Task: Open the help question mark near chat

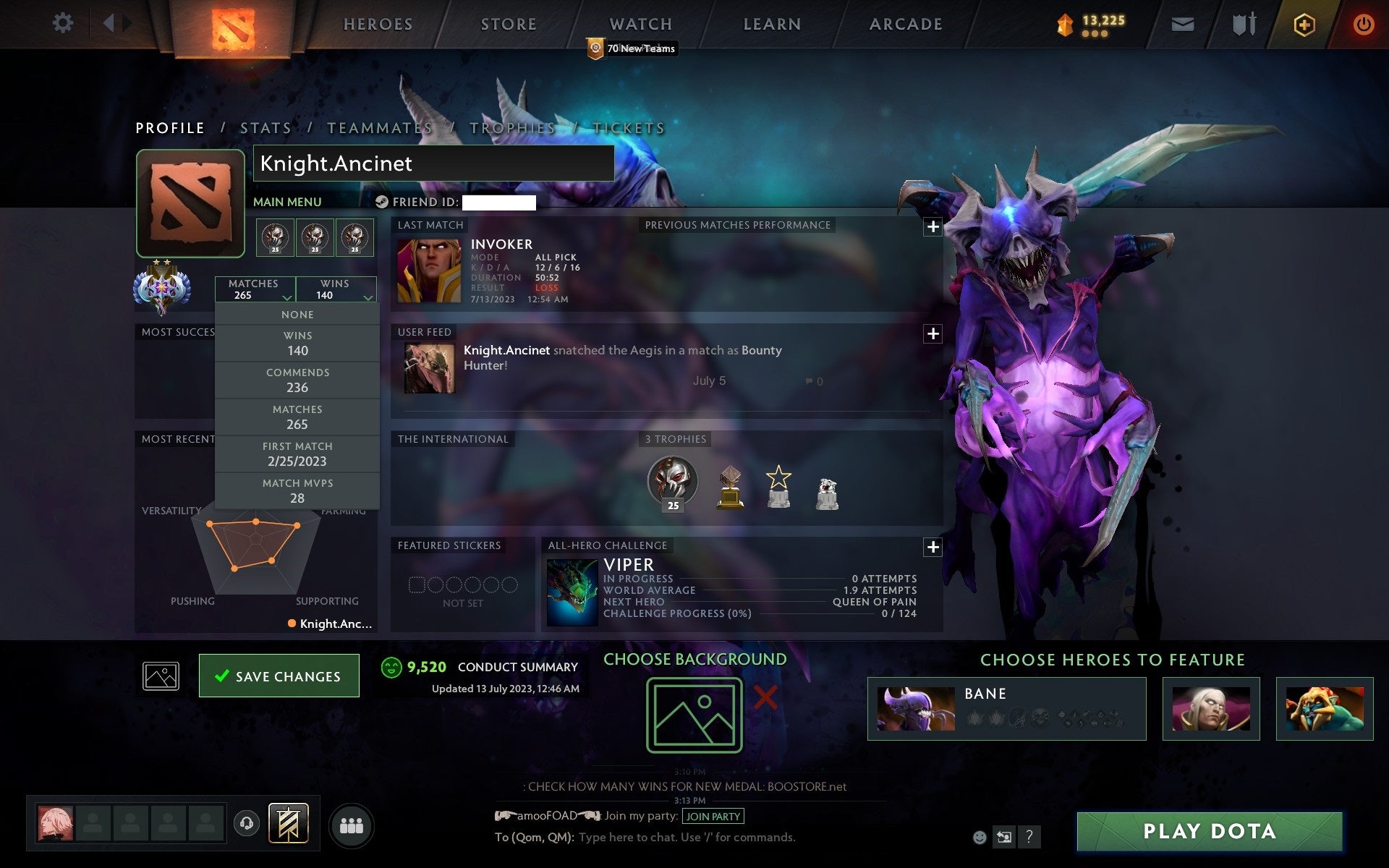Action: coord(1030,838)
